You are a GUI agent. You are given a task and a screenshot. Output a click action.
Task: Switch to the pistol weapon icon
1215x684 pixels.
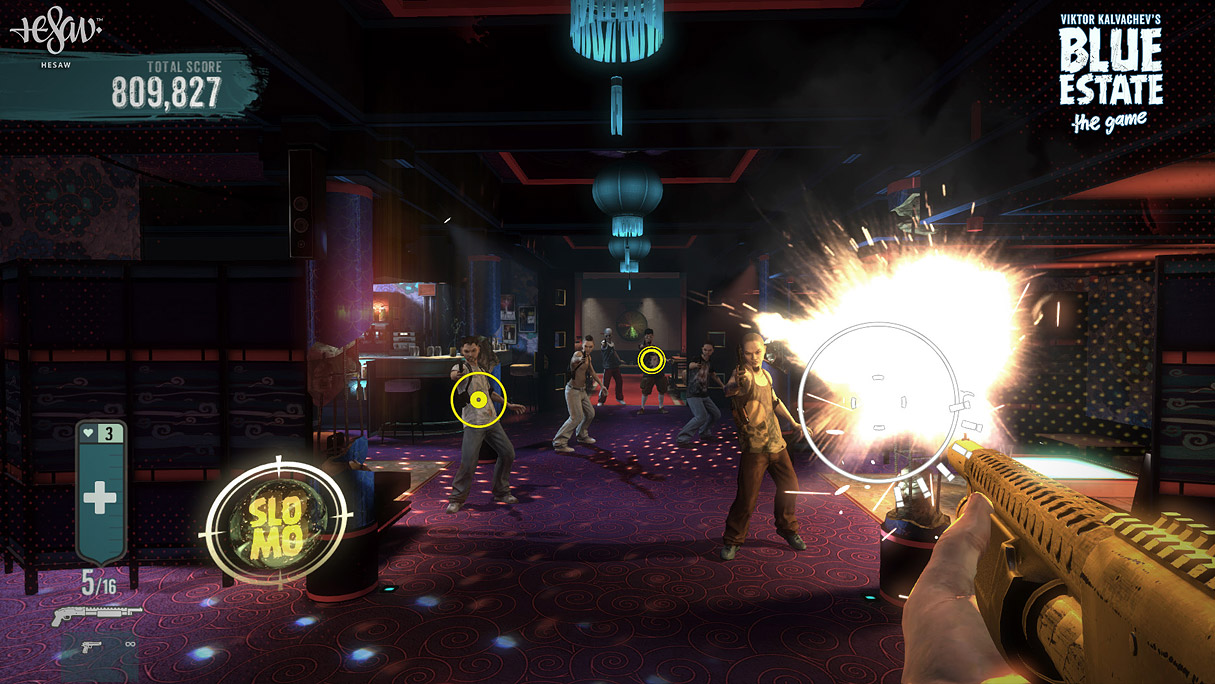click(x=91, y=647)
